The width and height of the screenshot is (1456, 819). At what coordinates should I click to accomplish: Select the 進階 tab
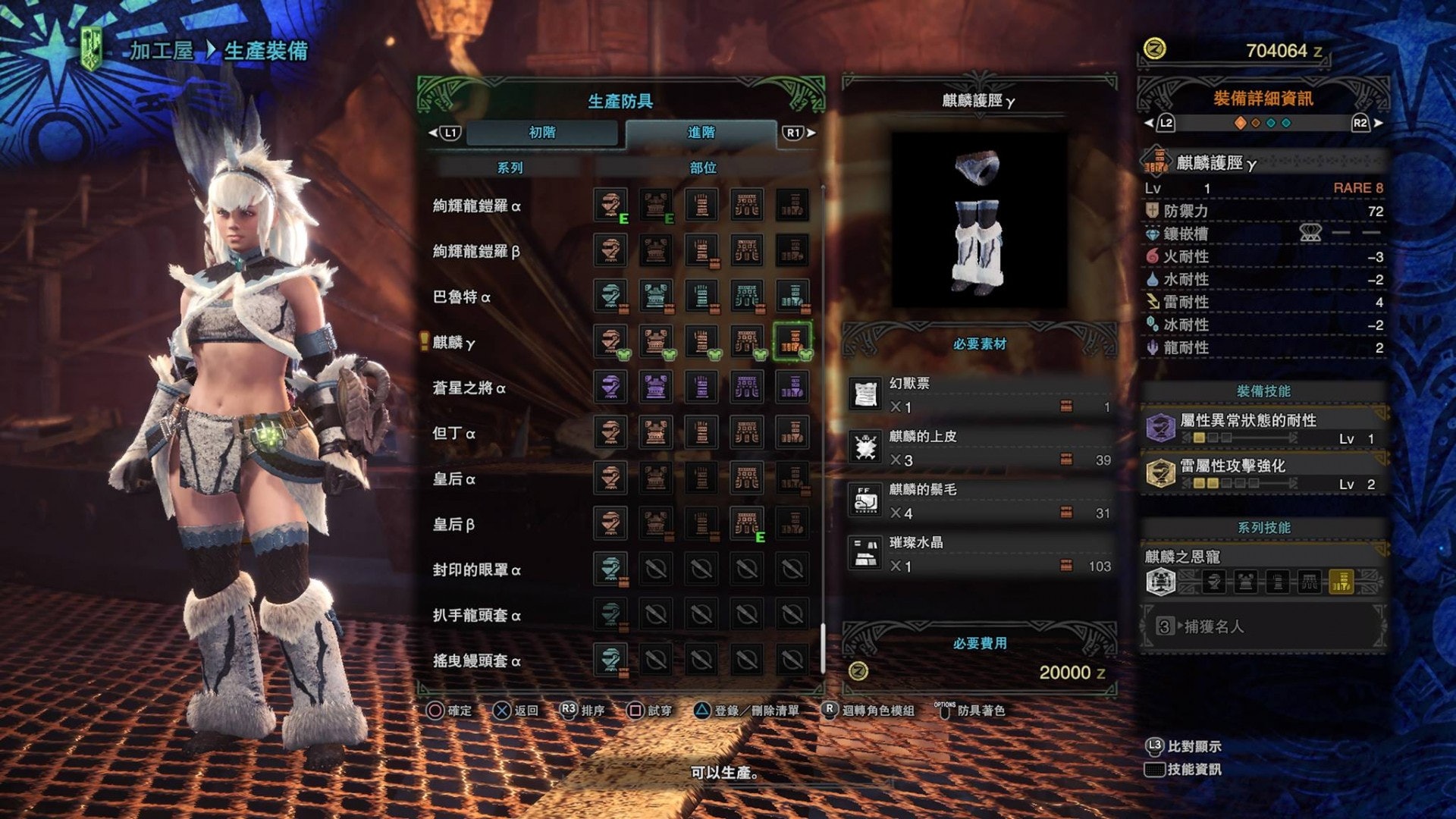coord(701,133)
